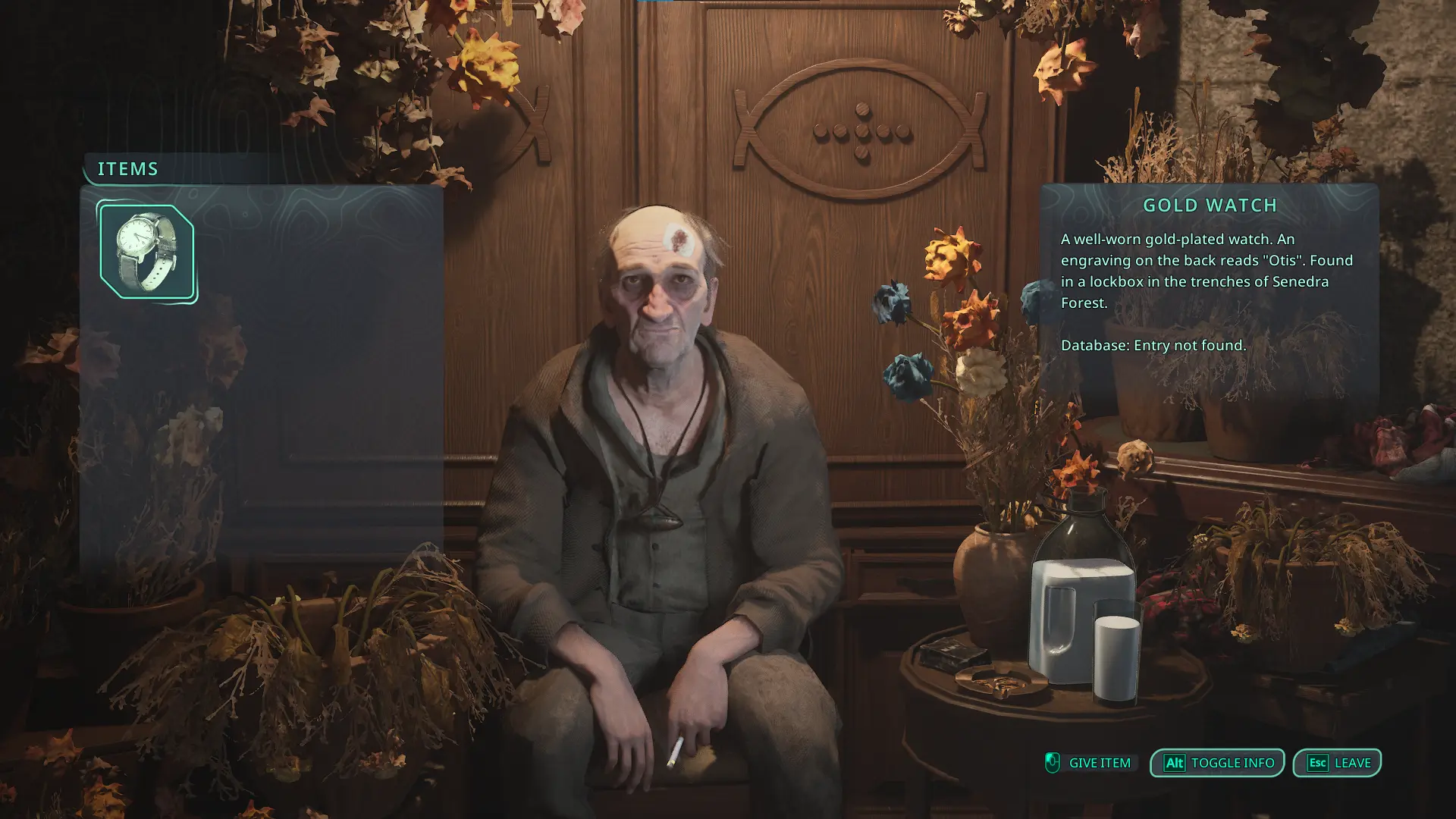Leave the item giving screen
Screen dimensions: 1456x819
[1337, 763]
